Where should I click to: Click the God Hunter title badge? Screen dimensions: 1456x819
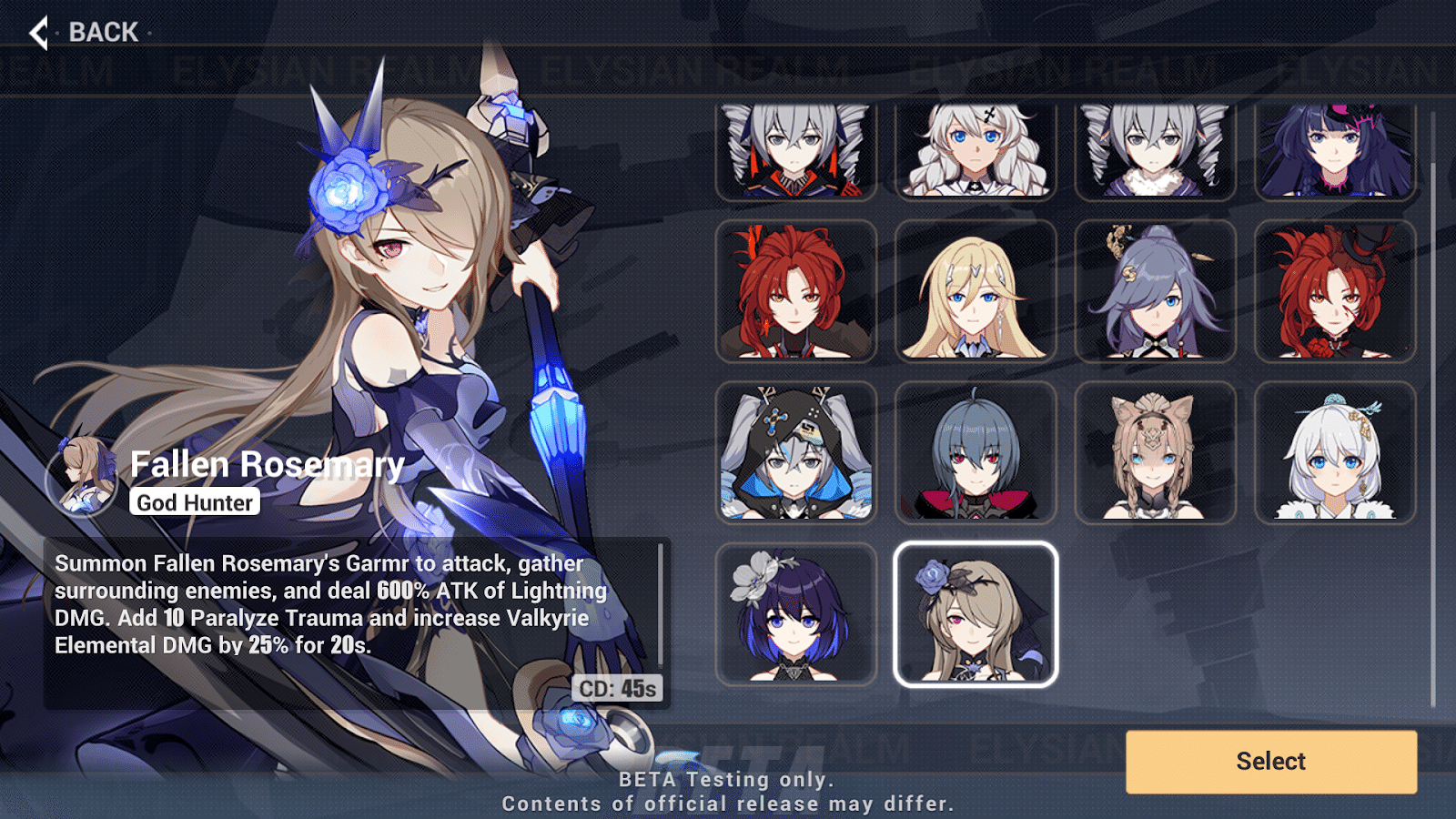coord(194,501)
